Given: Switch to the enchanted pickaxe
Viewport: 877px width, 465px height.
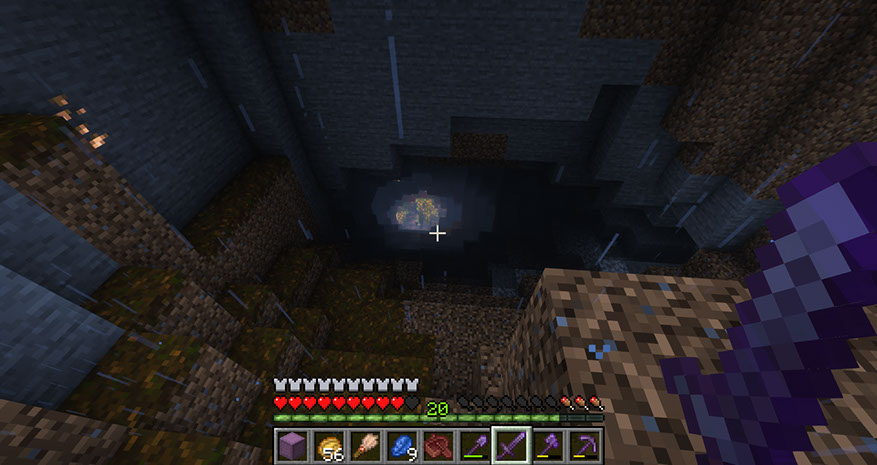Looking at the screenshot, I should point(584,446).
